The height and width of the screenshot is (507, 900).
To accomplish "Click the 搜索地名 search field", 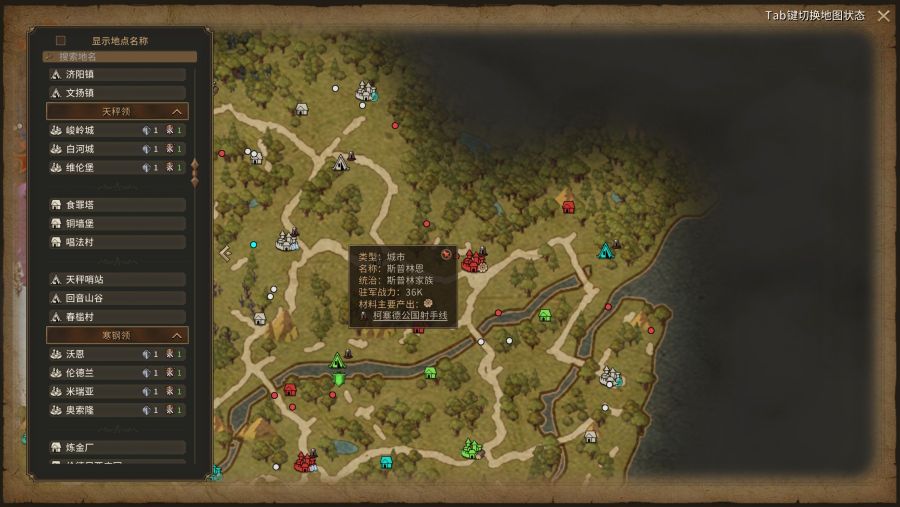I will click(120, 57).
